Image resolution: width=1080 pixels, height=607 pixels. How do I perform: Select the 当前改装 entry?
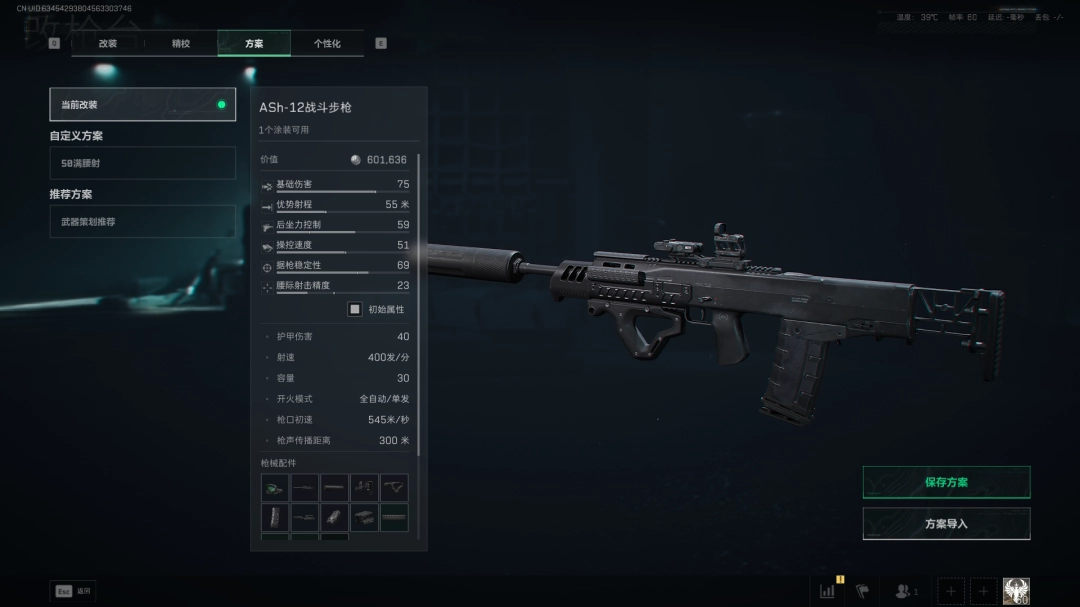coord(142,104)
